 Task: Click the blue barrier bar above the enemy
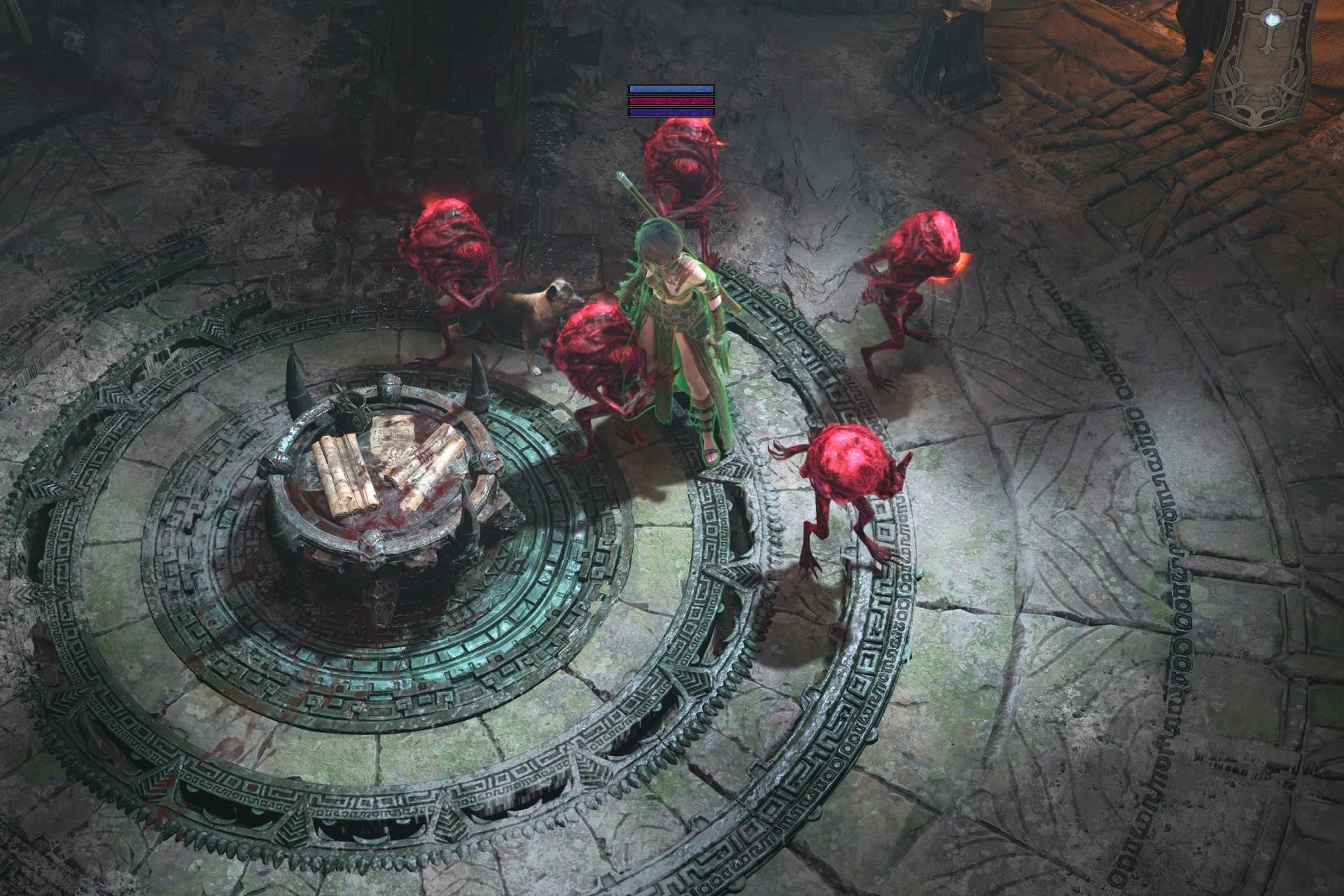pyautogui.click(x=670, y=89)
